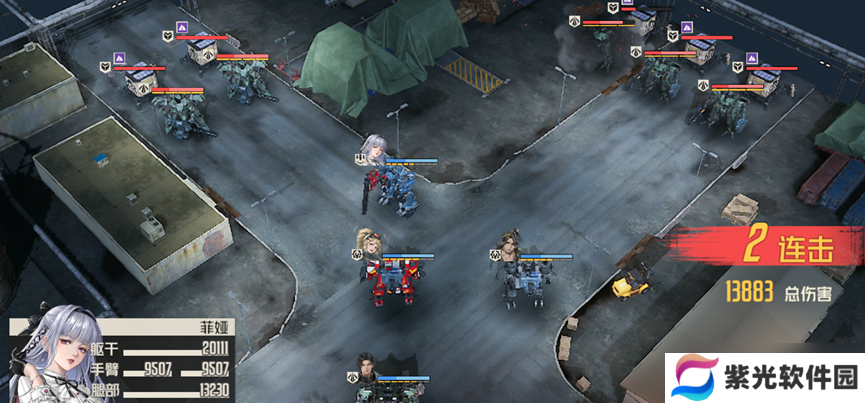Select the blonde pilot's unit portrait
Image resolution: width=865 pixels, height=403 pixels.
tap(368, 242)
